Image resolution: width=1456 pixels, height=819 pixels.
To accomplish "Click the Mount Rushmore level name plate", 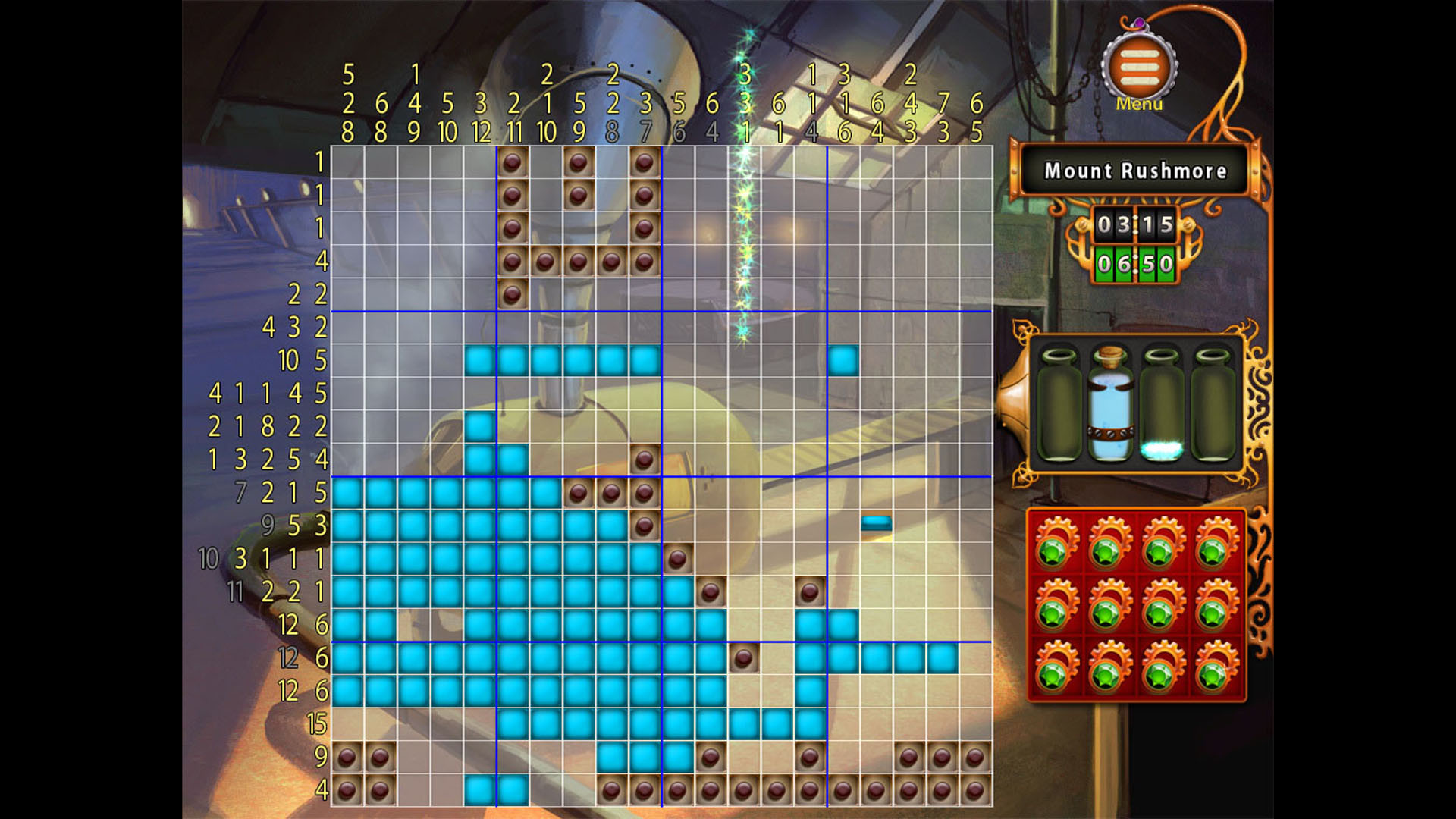I will (x=1136, y=171).
